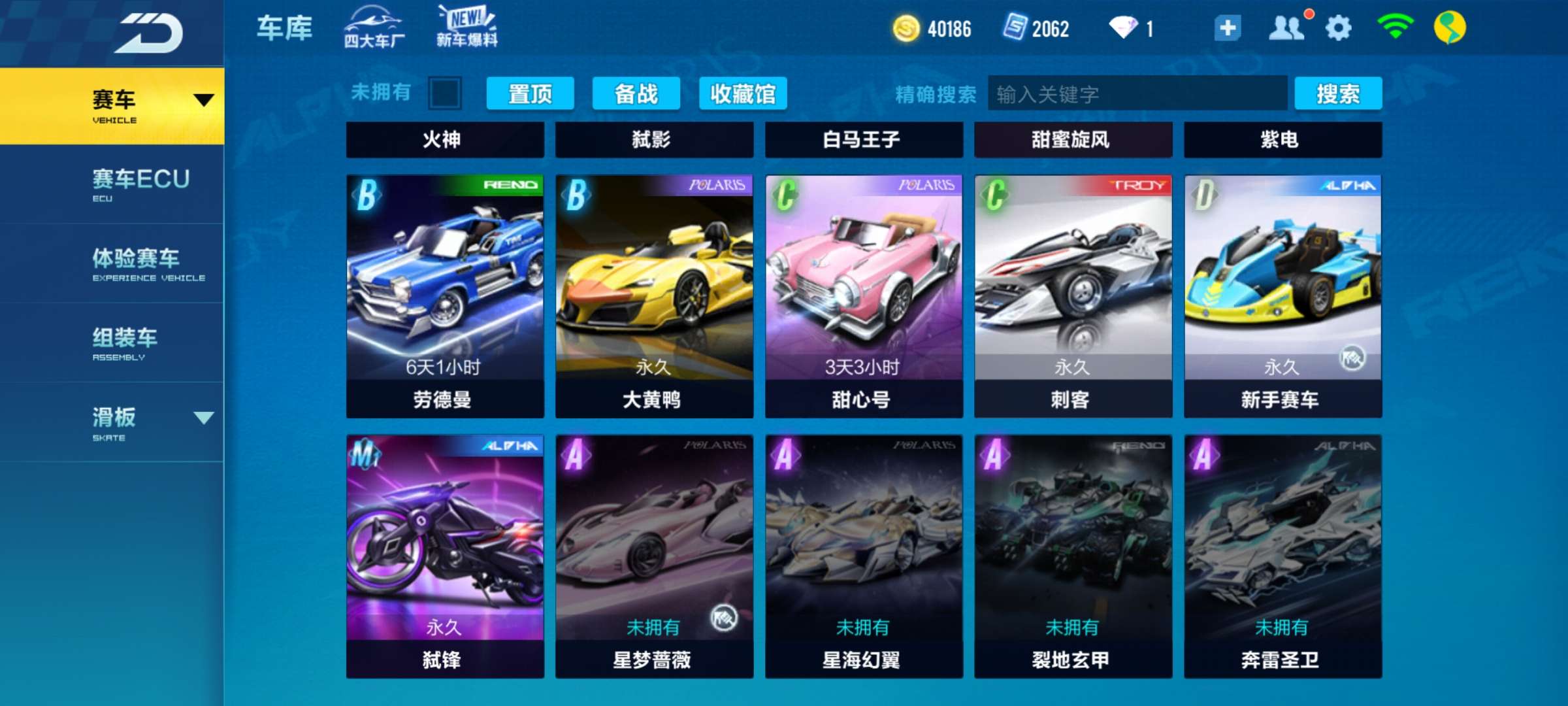This screenshot has width=1568, height=706.
Task: Check the network signal WiFi icon
Action: tap(1397, 27)
